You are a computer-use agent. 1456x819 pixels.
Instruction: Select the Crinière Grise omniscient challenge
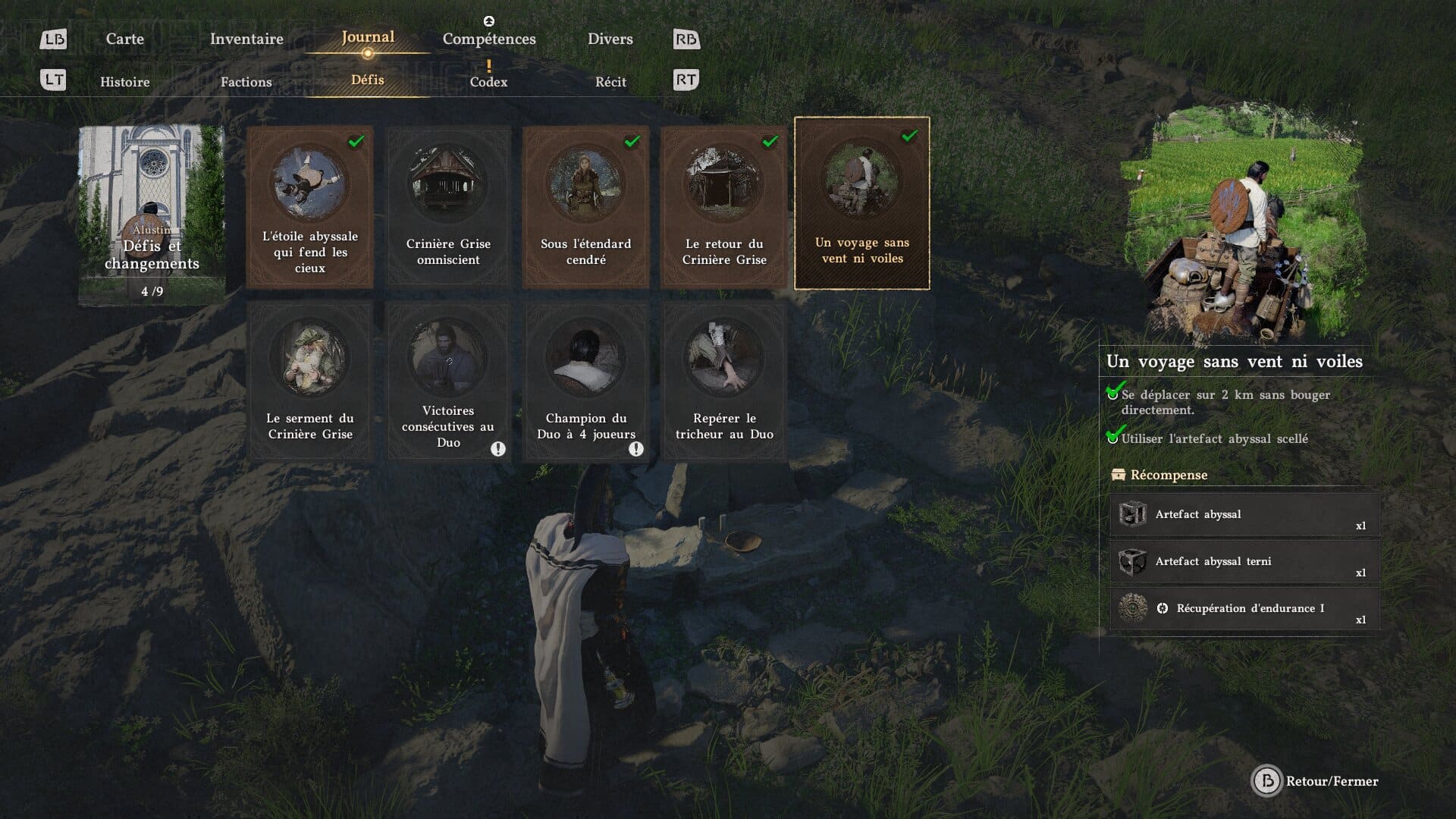point(448,206)
